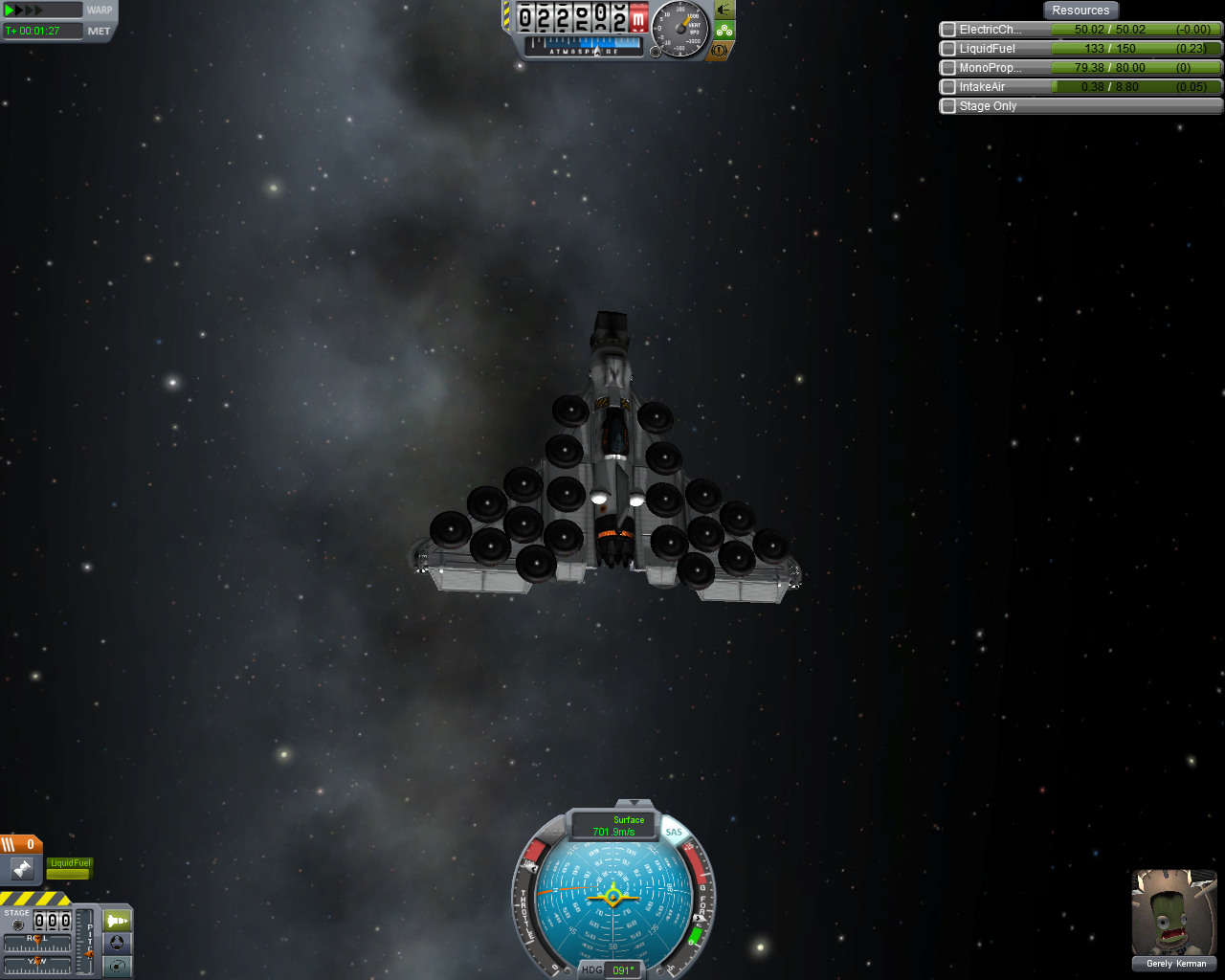The width and height of the screenshot is (1225, 980).
Task: Toggle the landing gear button
Action: coord(724,30)
